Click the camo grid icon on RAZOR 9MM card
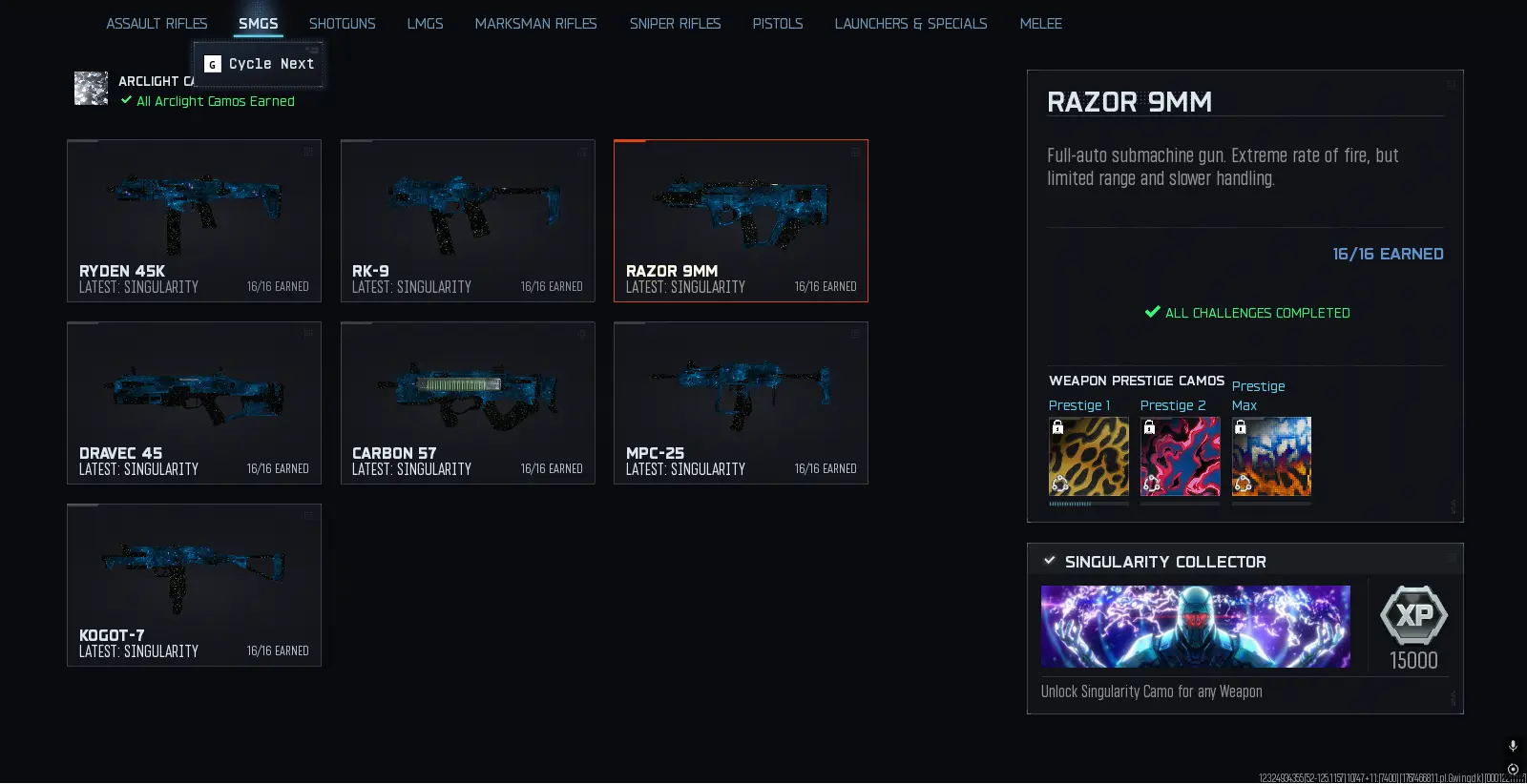Screen dimensions: 1527x784 pos(854,151)
